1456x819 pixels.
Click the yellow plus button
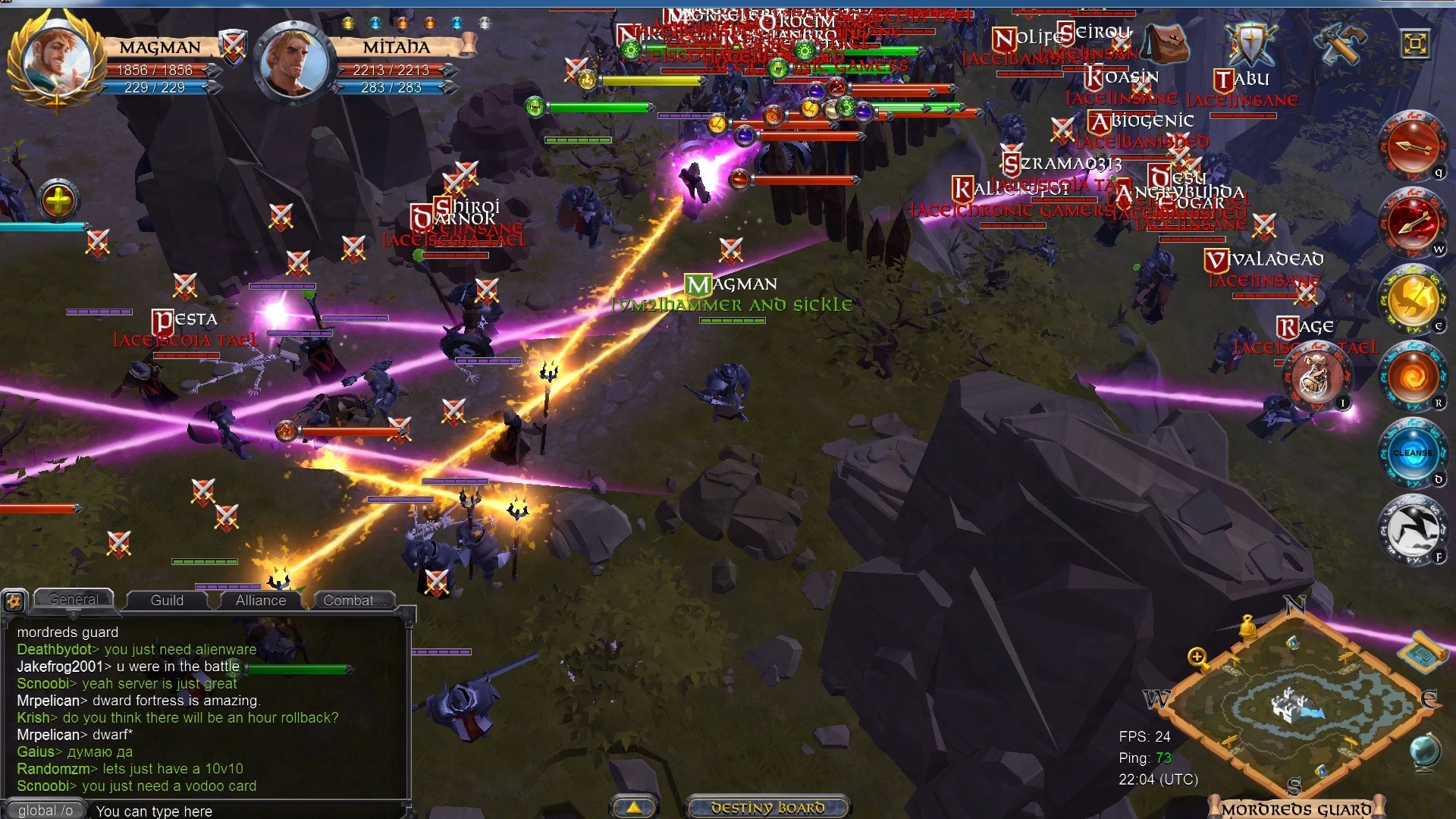coord(59,201)
